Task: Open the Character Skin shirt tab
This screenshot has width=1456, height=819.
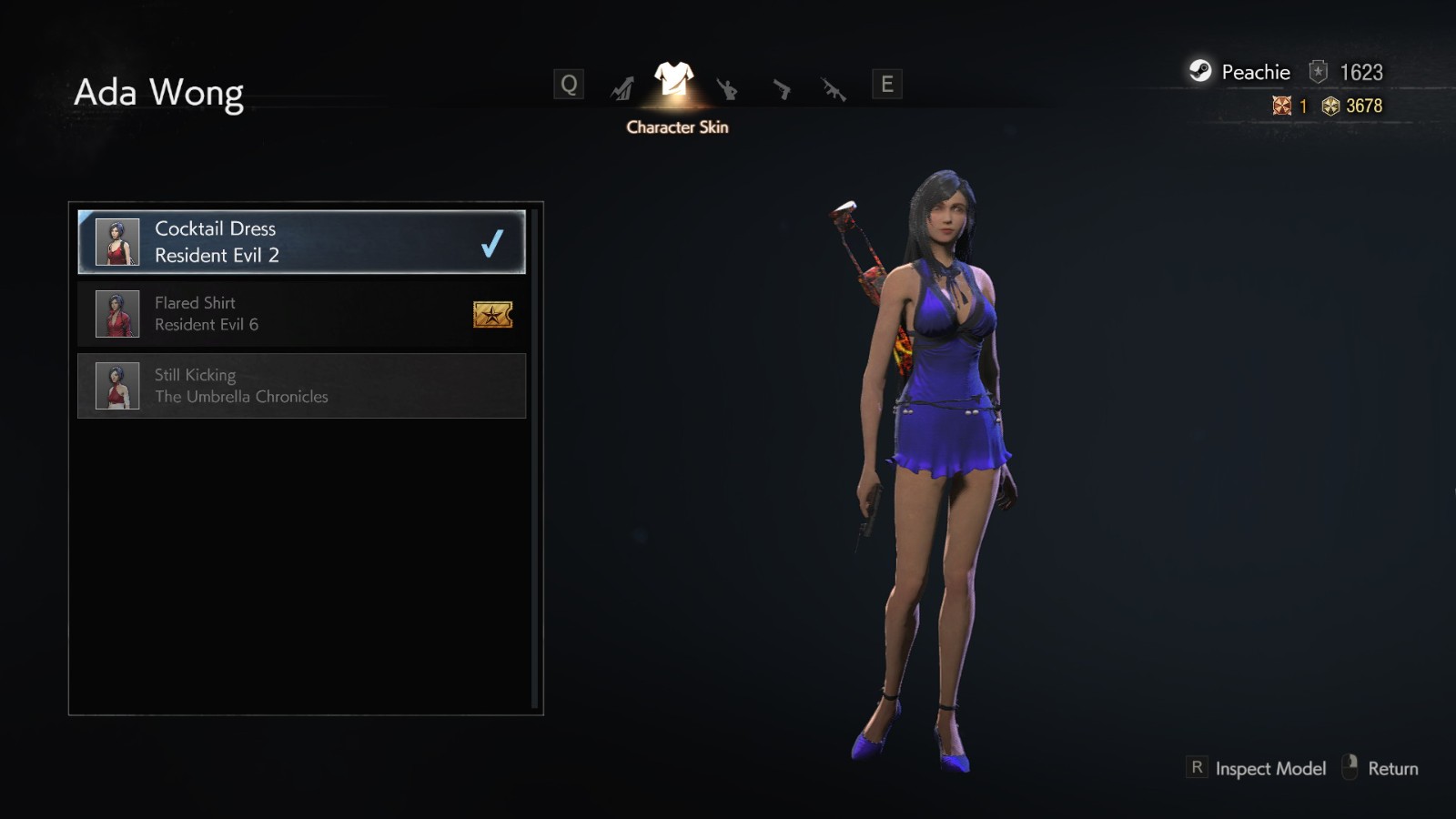Action: pyautogui.click(x=673, y=82)
